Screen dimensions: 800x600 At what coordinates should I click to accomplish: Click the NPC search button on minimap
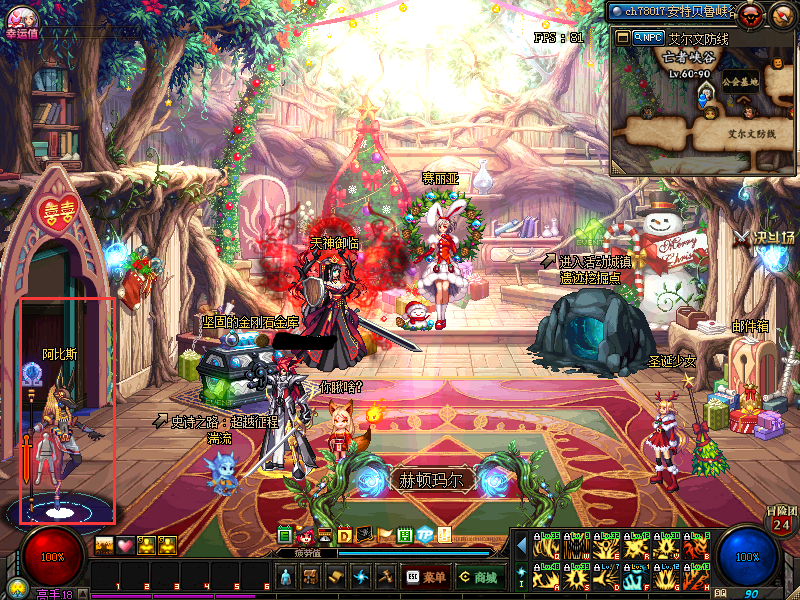tap(648, 37)
